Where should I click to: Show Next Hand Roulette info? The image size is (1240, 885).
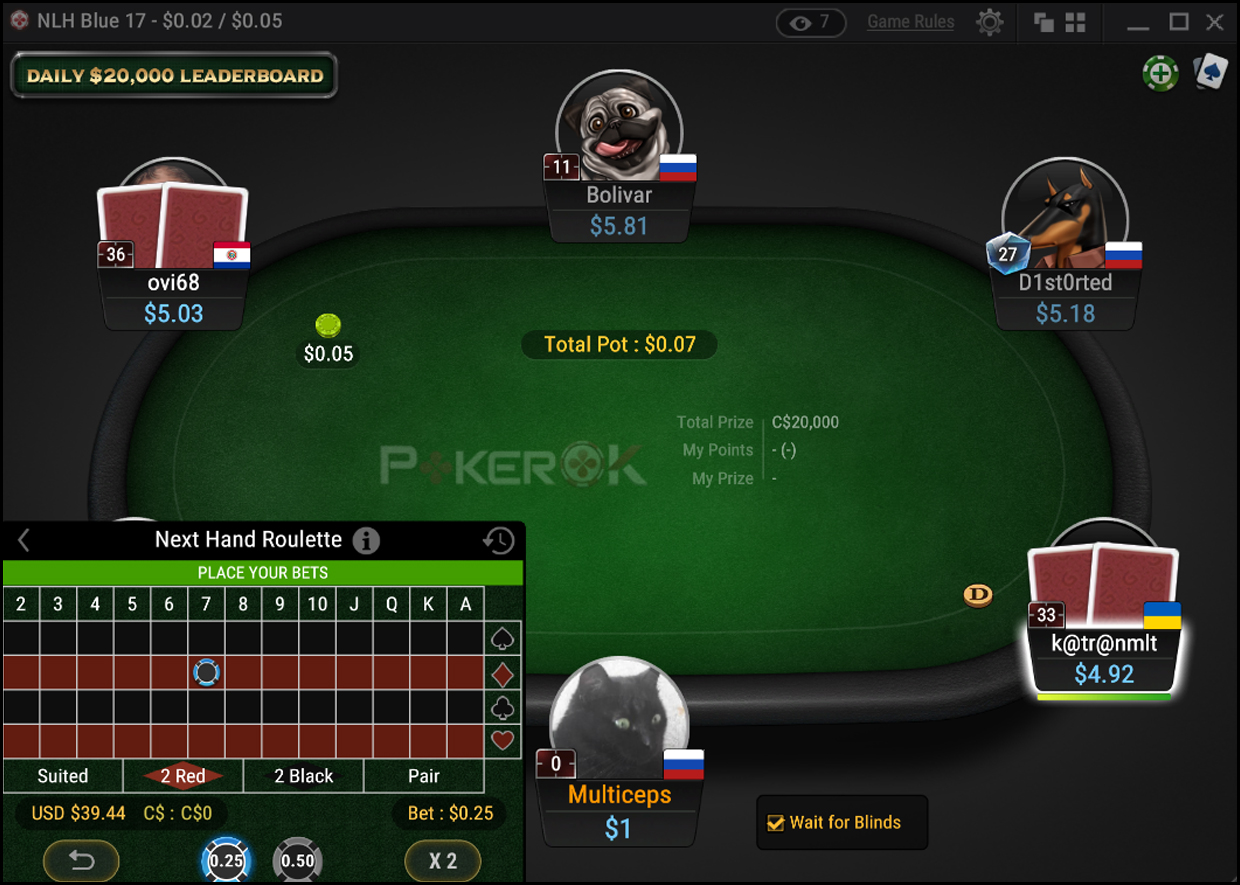pyautogui.click(x=366, y=541)
